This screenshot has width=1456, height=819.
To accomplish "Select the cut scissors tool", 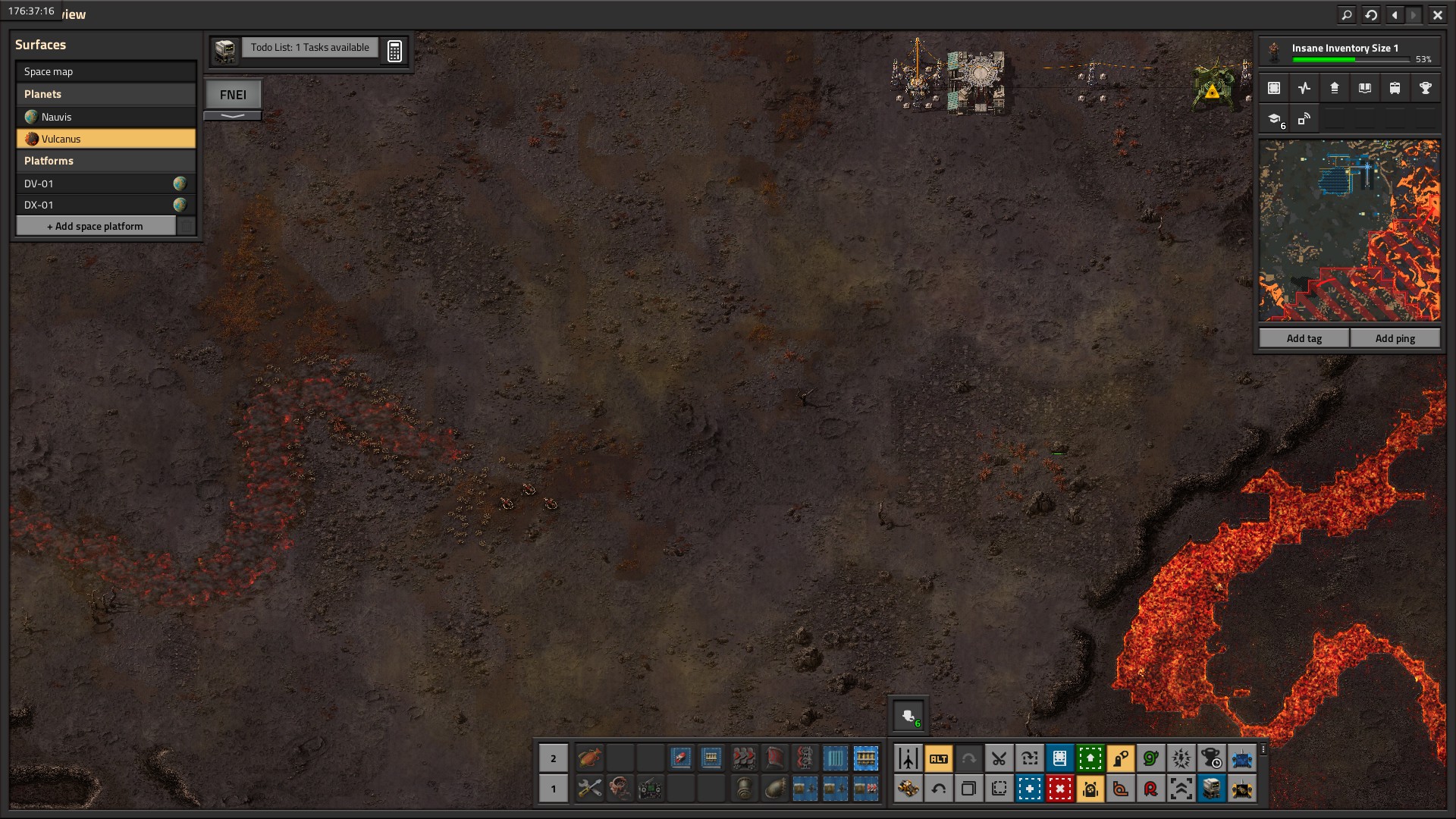I will pyautogui.click(x=999, y=758).
